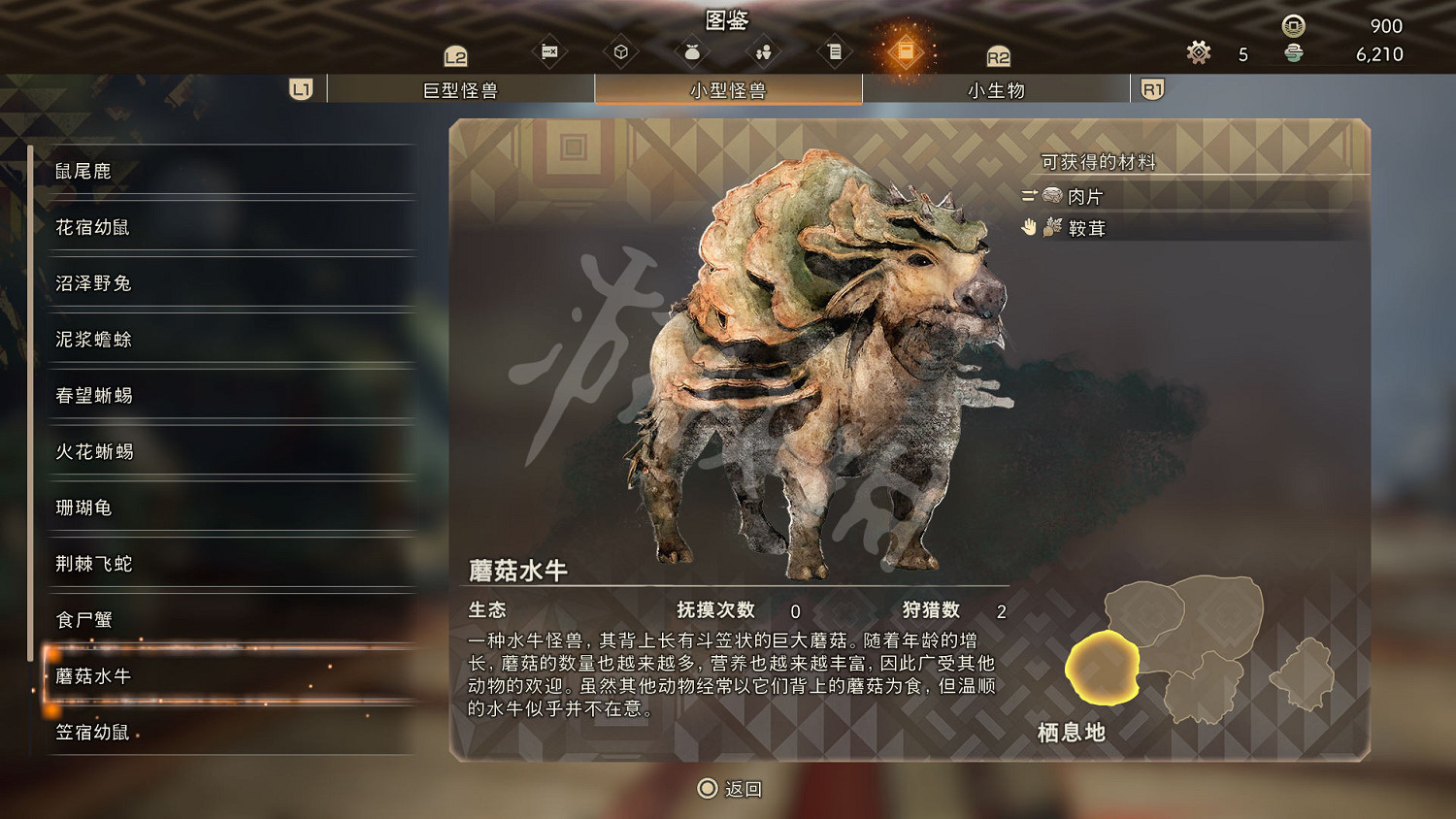Open the quest list icon in top bar
Viewport: 1456px width, 819px height.
[x=835, y=53]
